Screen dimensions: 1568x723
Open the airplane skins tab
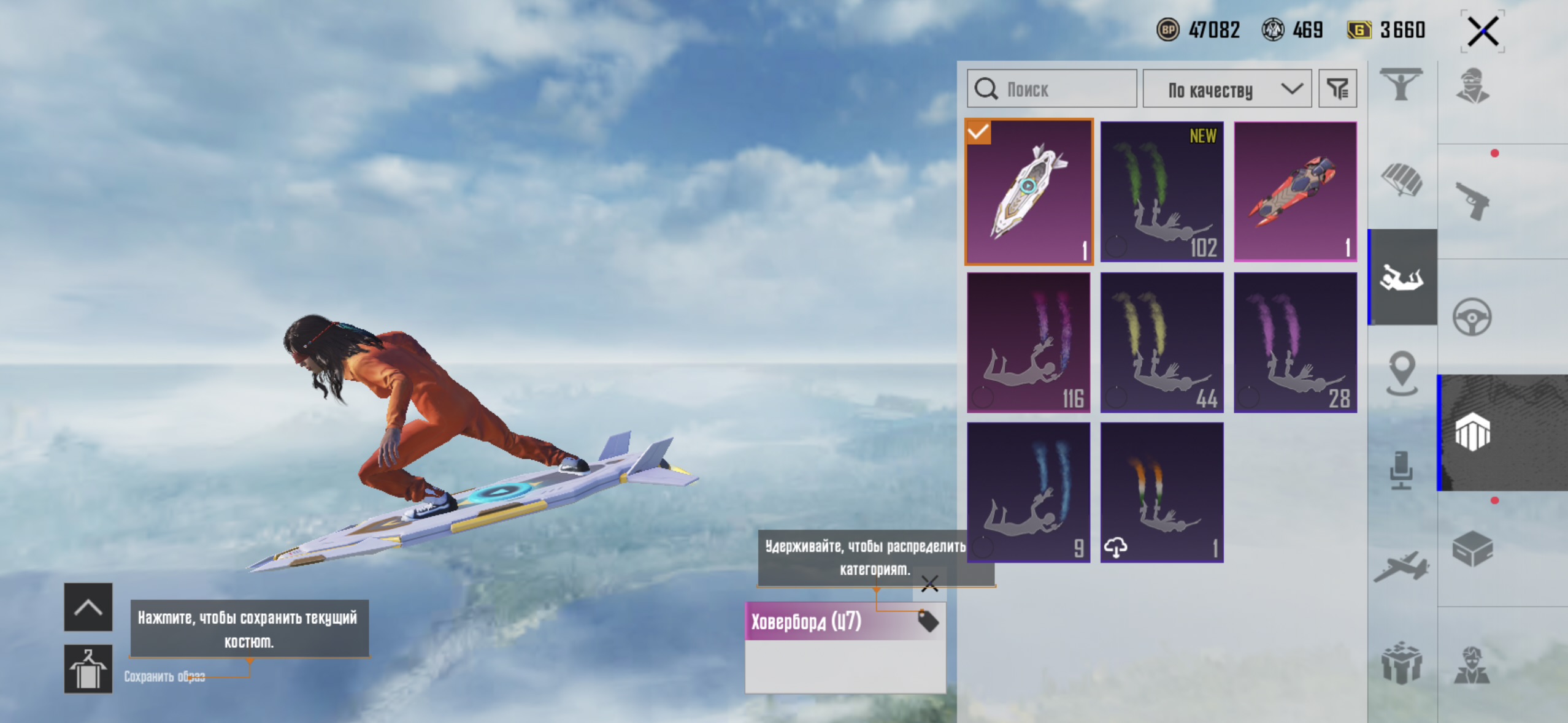coord(1401,566)
